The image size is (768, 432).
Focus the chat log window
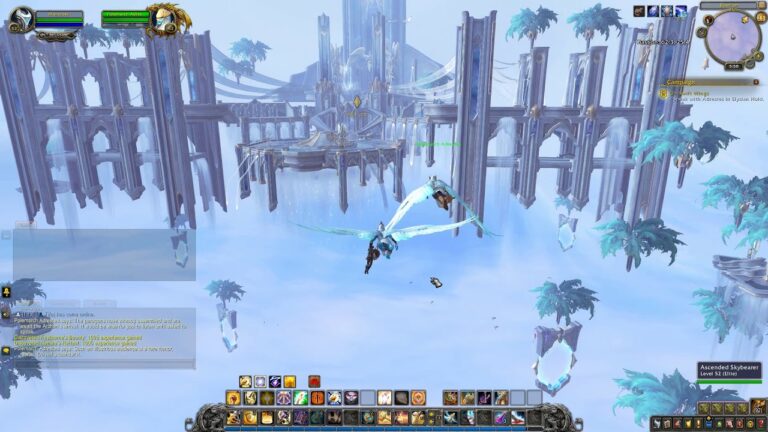(100, 330)
